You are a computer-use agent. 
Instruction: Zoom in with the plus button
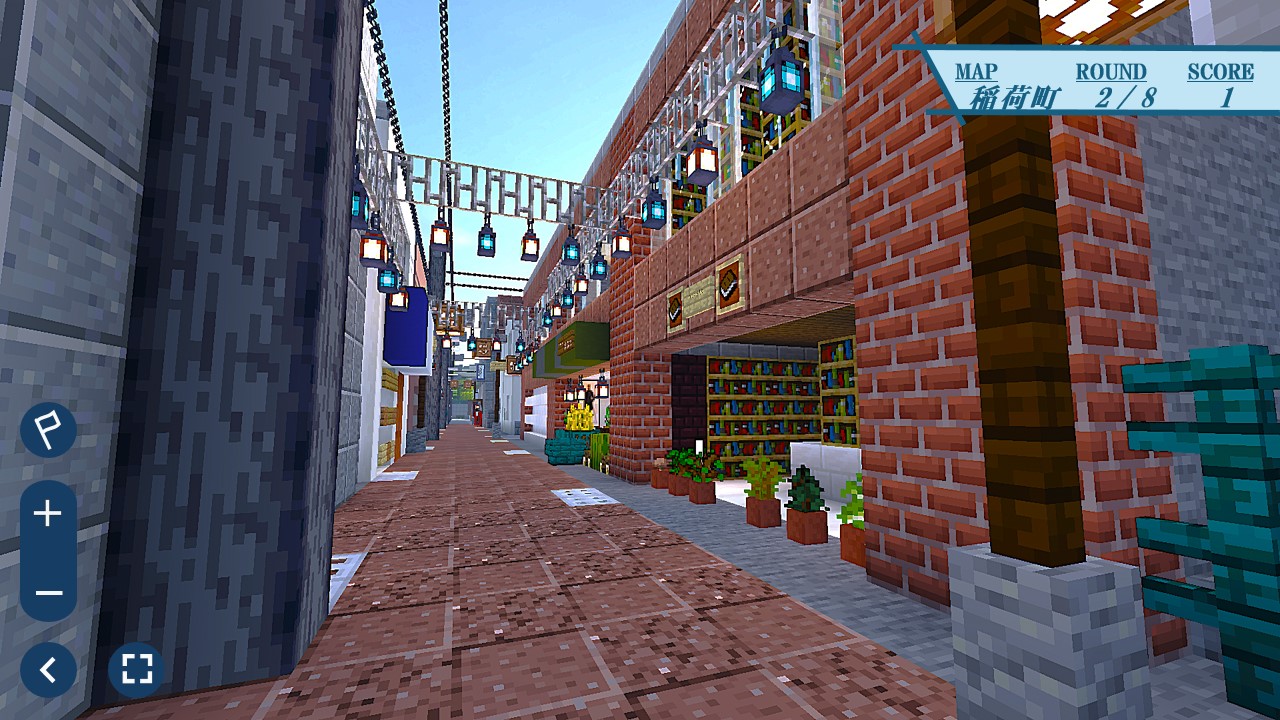[x=48, y=514]
